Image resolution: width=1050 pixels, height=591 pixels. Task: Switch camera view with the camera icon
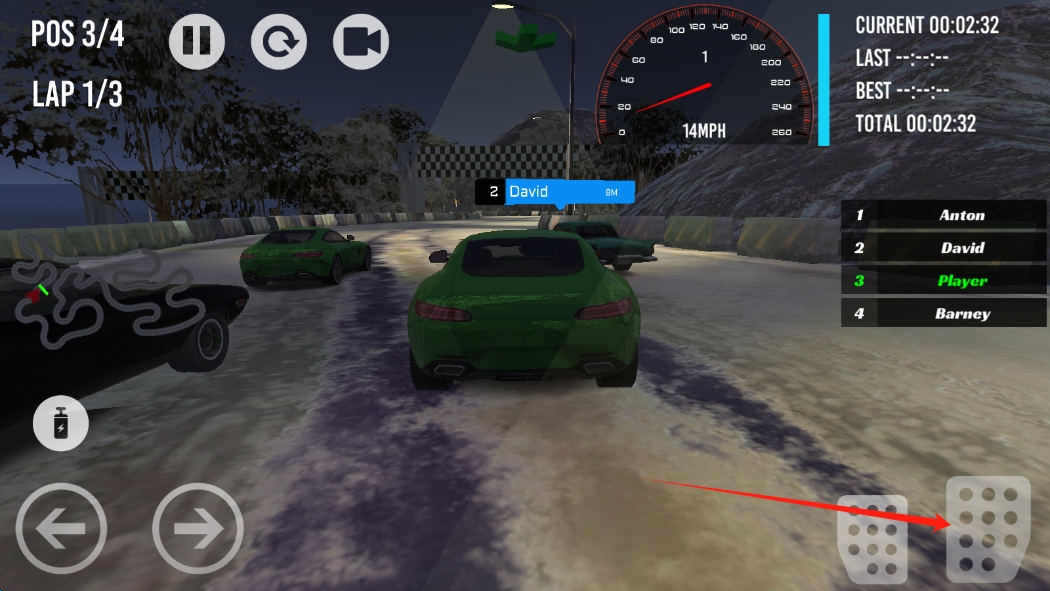coord(361,41)
